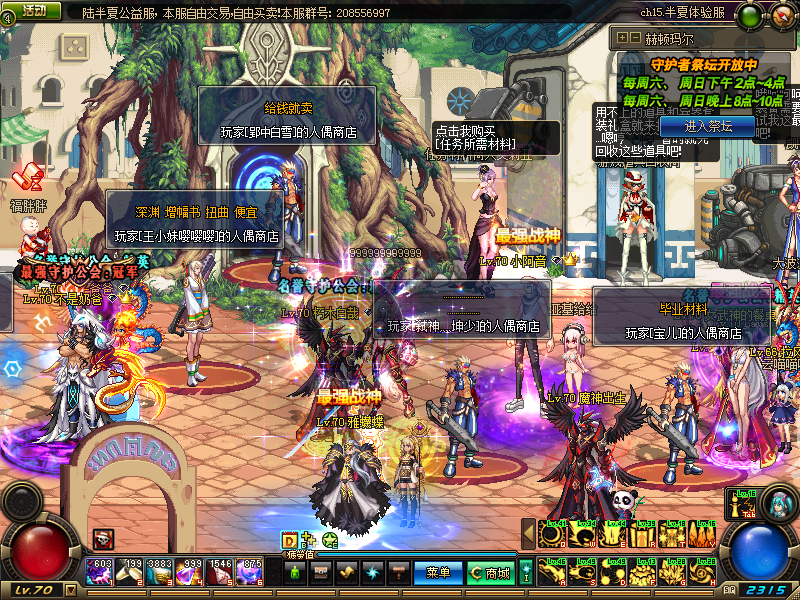Use the quick slot item with count 603

[101, 572]
